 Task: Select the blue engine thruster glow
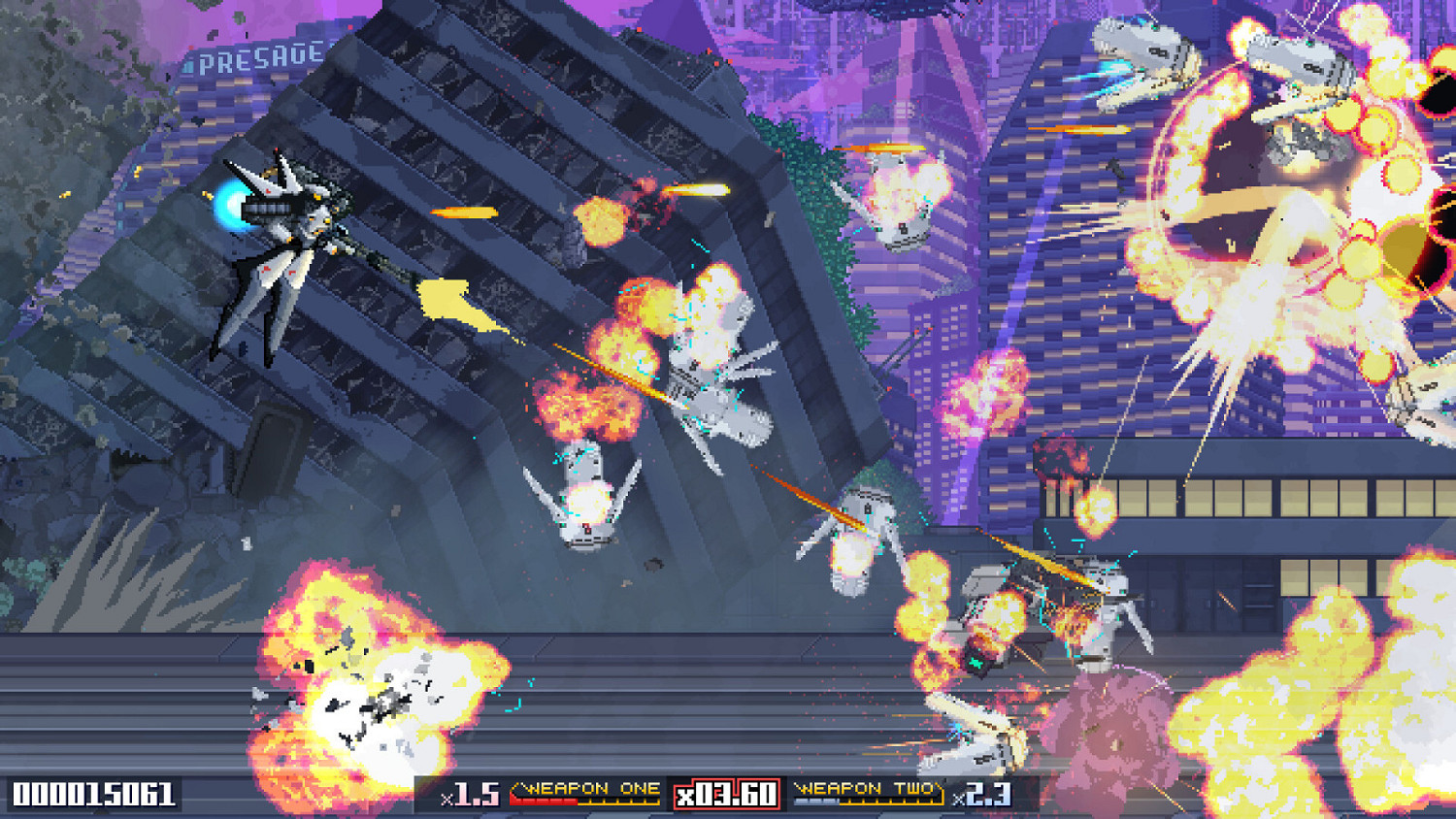coord(231,207)
